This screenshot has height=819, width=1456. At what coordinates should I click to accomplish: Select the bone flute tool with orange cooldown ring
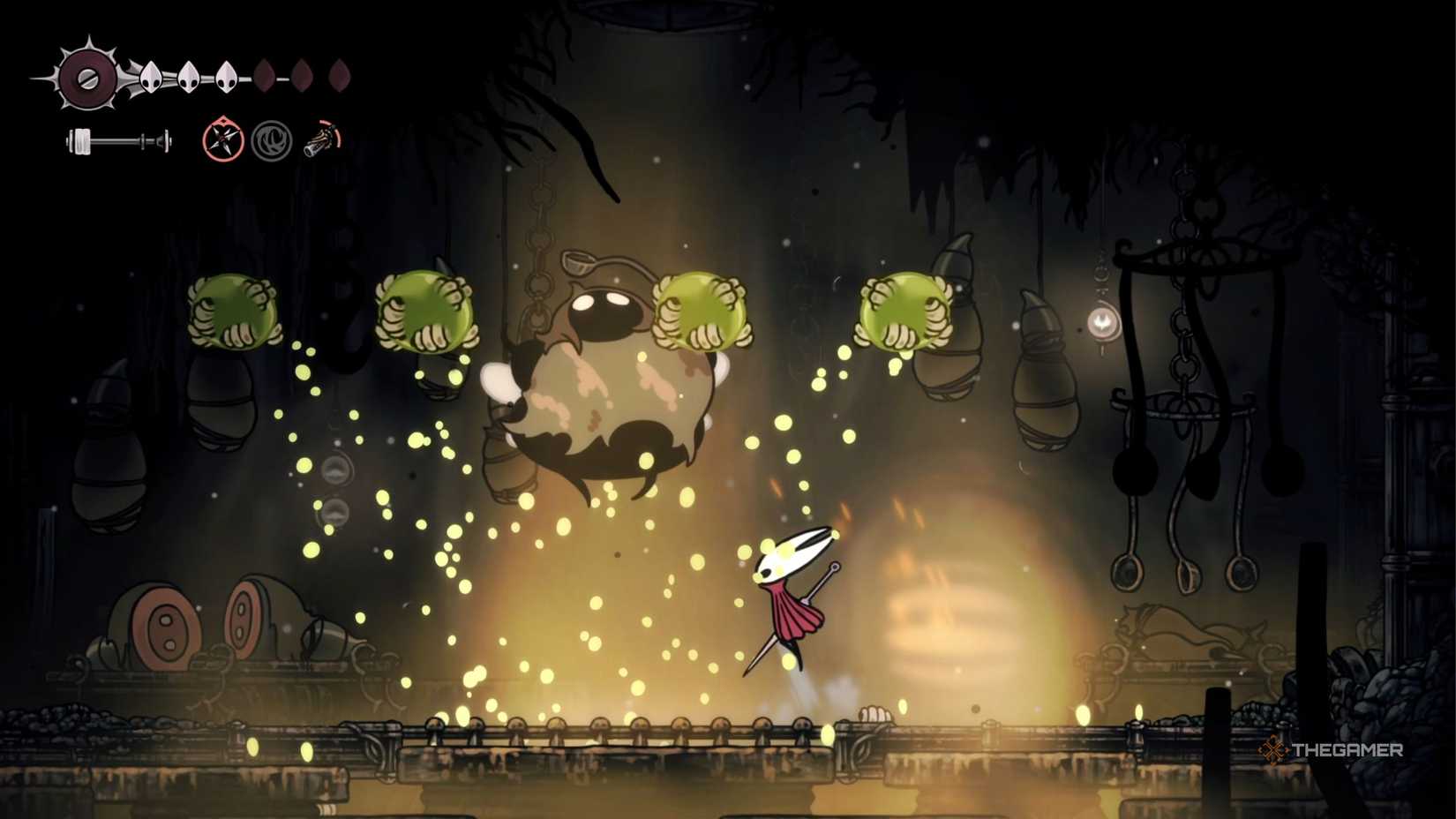click(x=322, y=139)
